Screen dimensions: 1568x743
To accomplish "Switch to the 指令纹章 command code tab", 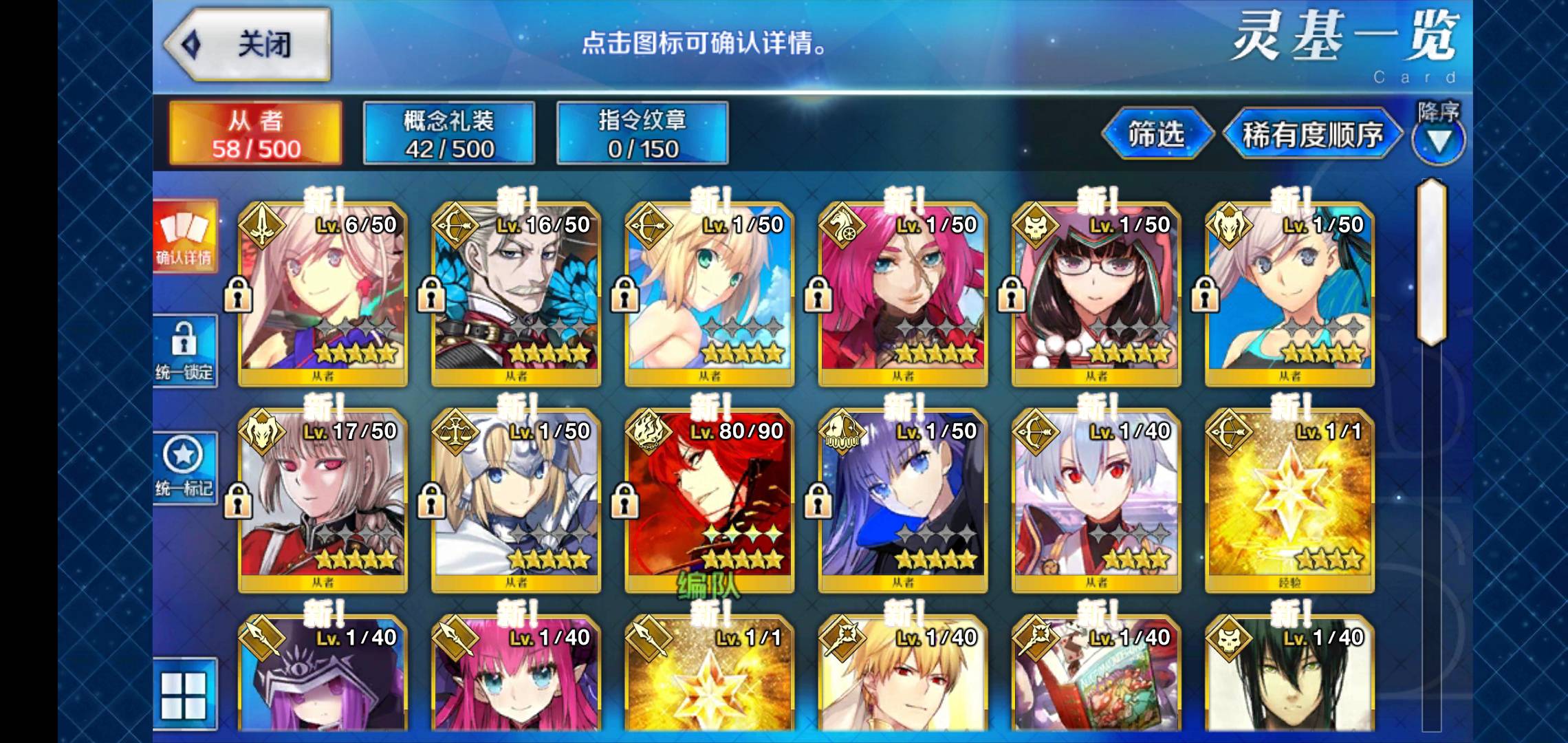I will [x=642, y=133].
